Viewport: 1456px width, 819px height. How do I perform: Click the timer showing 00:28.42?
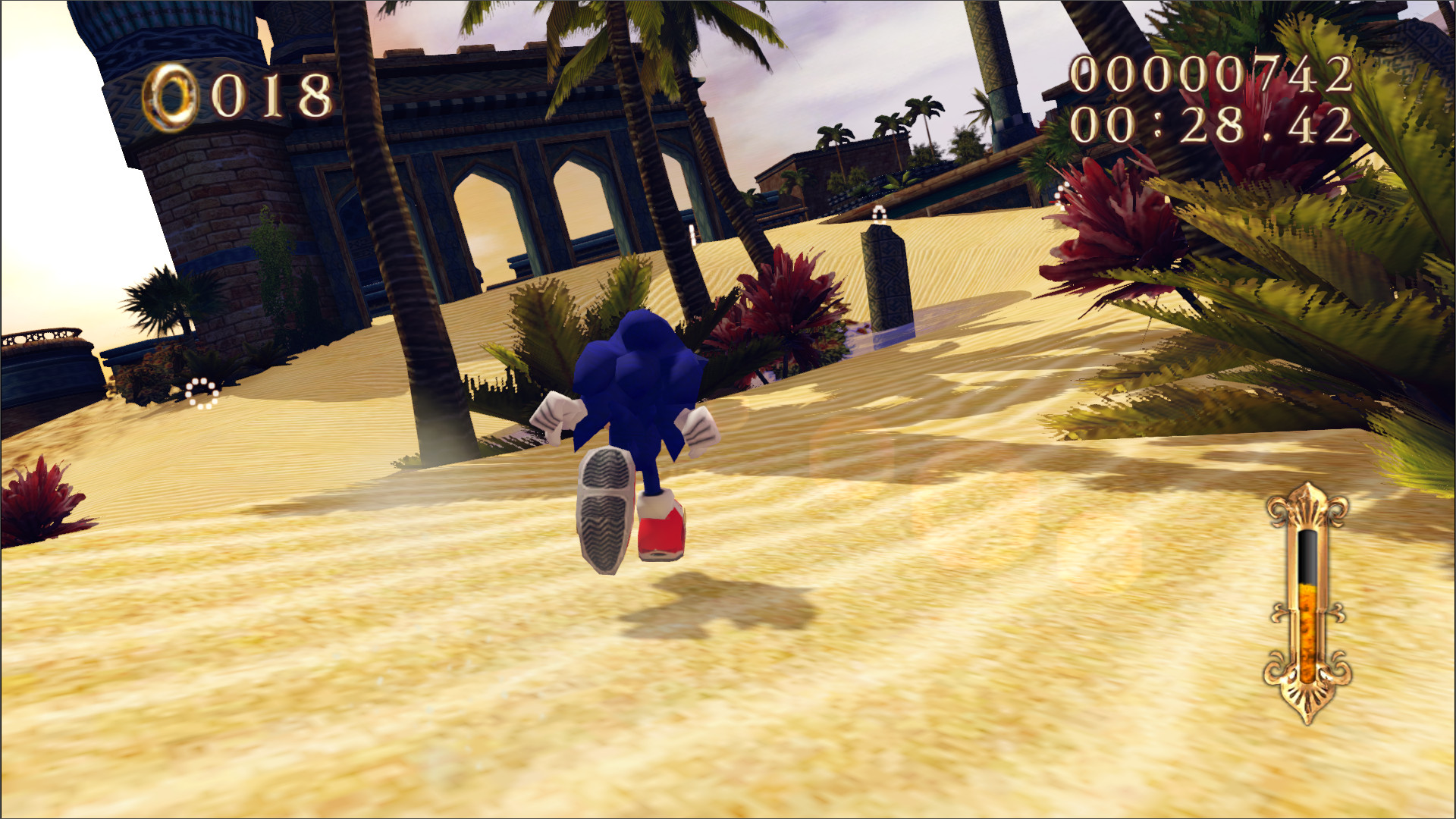(x=1213, y=125)
